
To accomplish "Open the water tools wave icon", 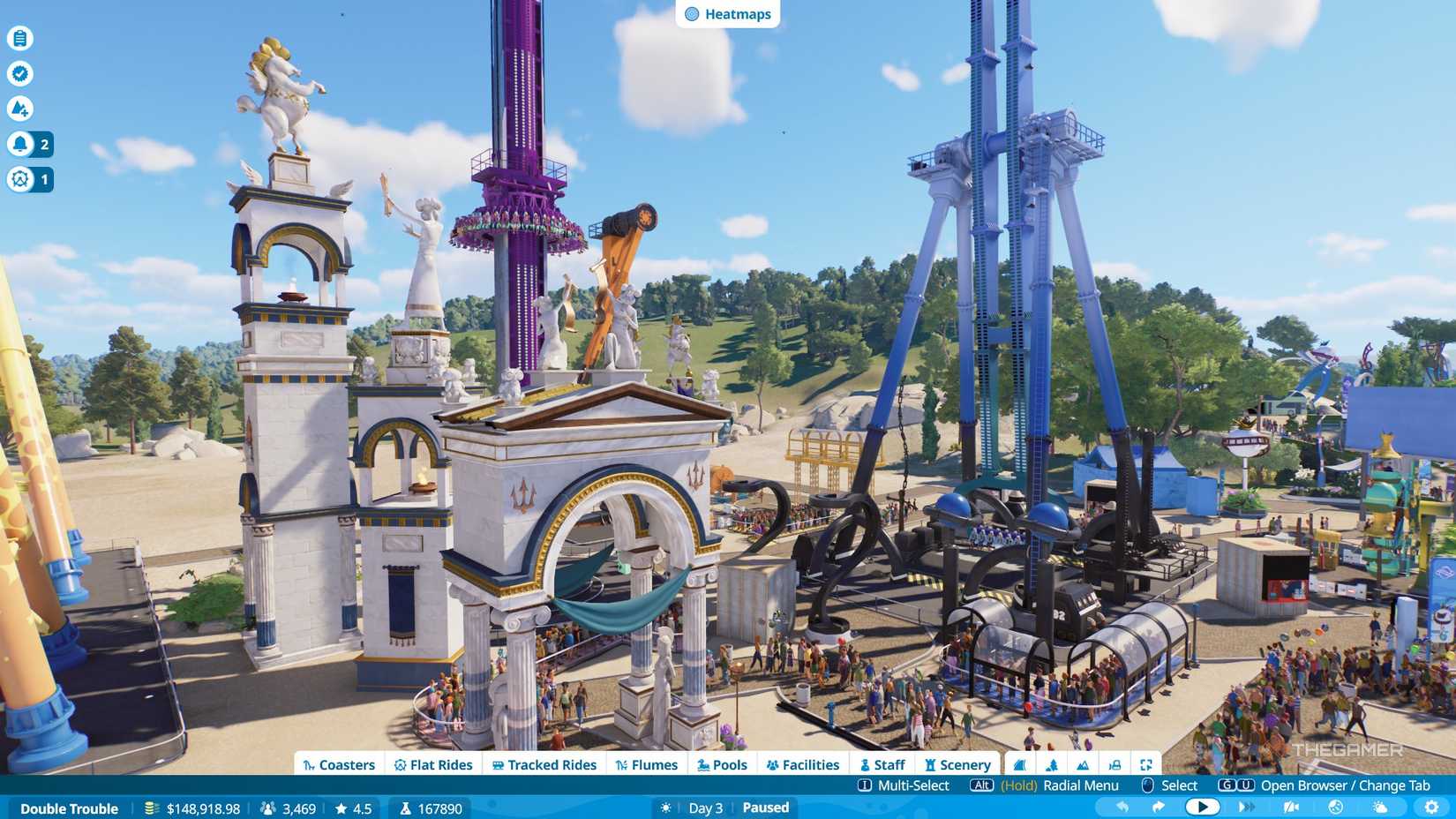I will tap(1020, 764).
